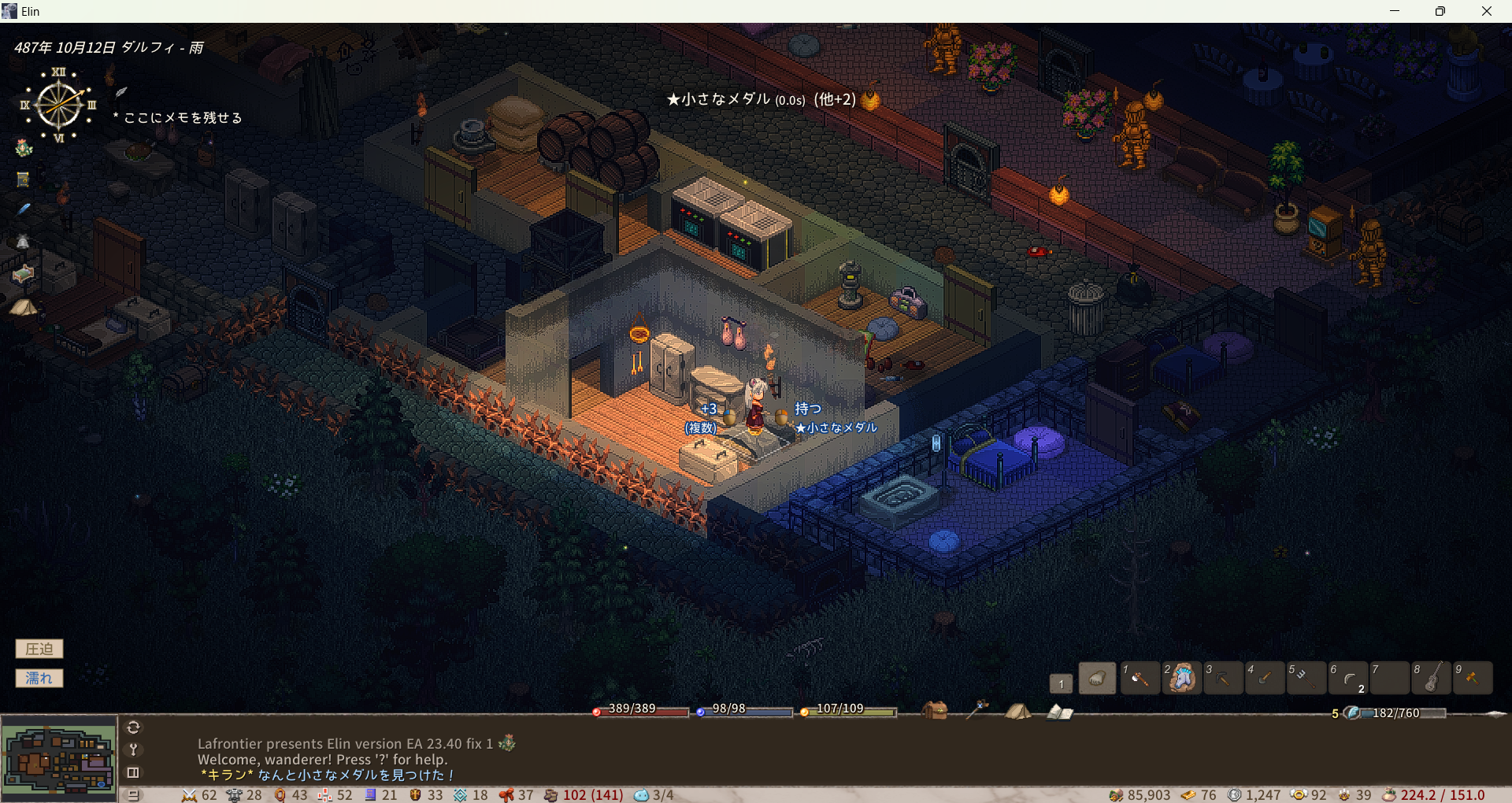Screen dimensions: 1512x803
Task: Pick the trident tool in slot 5
Action: [1306, 678]
